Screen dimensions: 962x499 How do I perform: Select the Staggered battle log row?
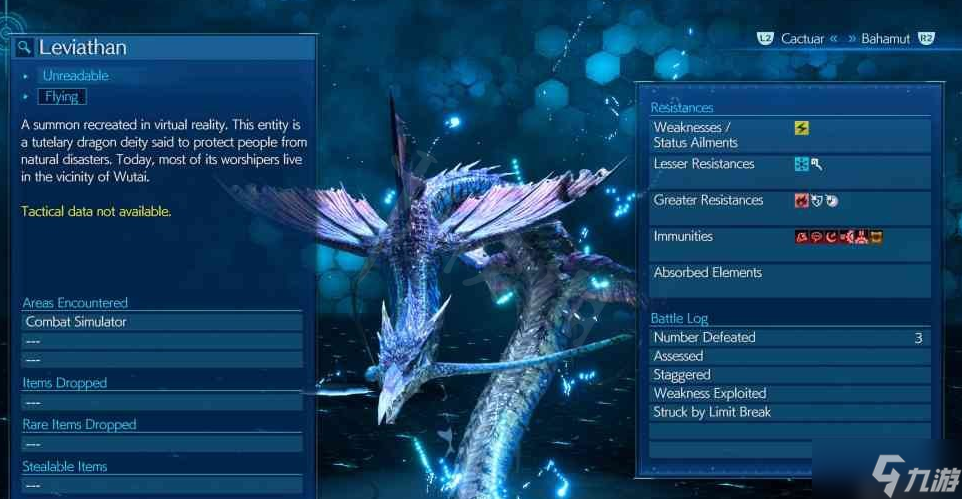pos(789,375)
